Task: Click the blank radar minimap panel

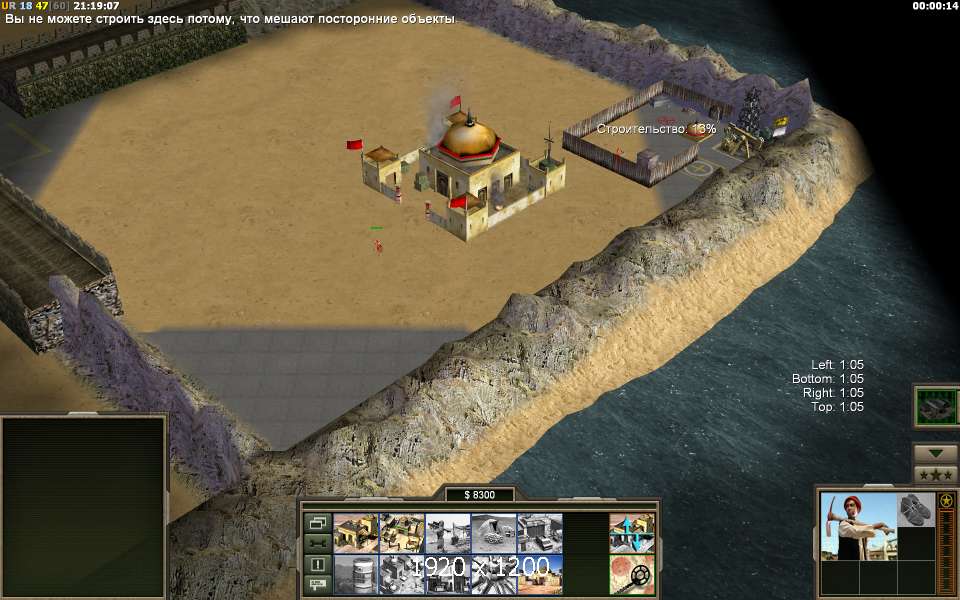Action: [x=83, y=506]
